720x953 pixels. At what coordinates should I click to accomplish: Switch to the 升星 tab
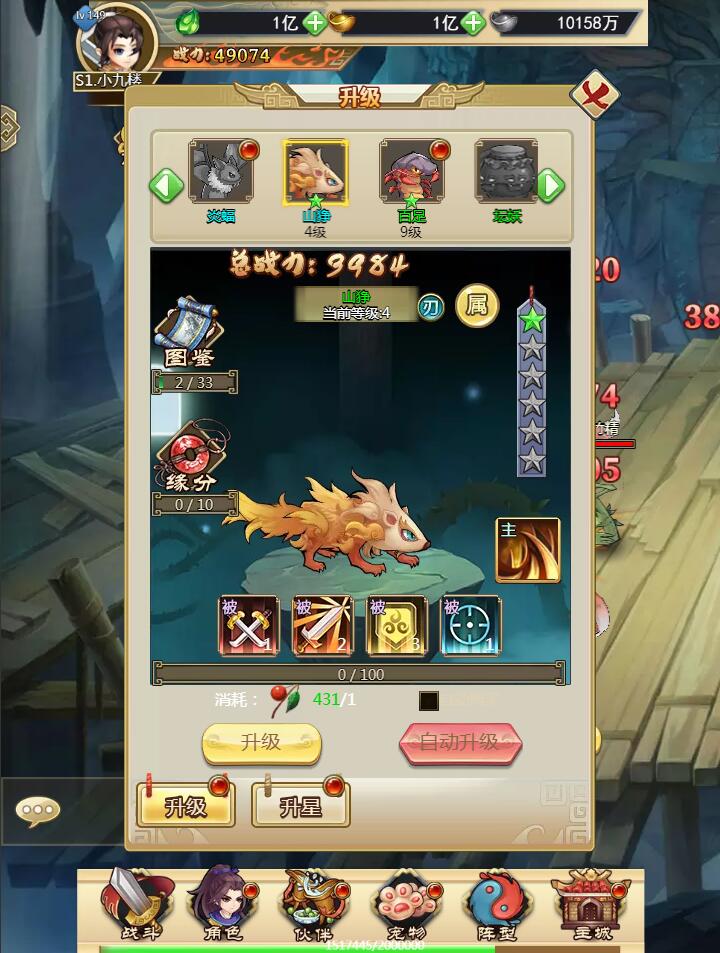tap(300, 805)
